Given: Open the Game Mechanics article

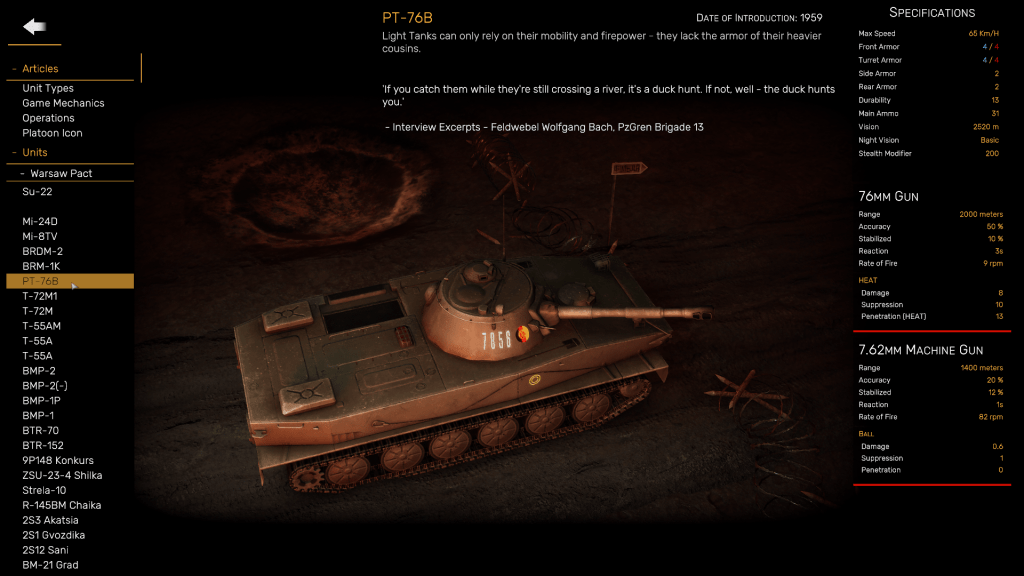Looking at the screenshot, I should pos(63,103).
